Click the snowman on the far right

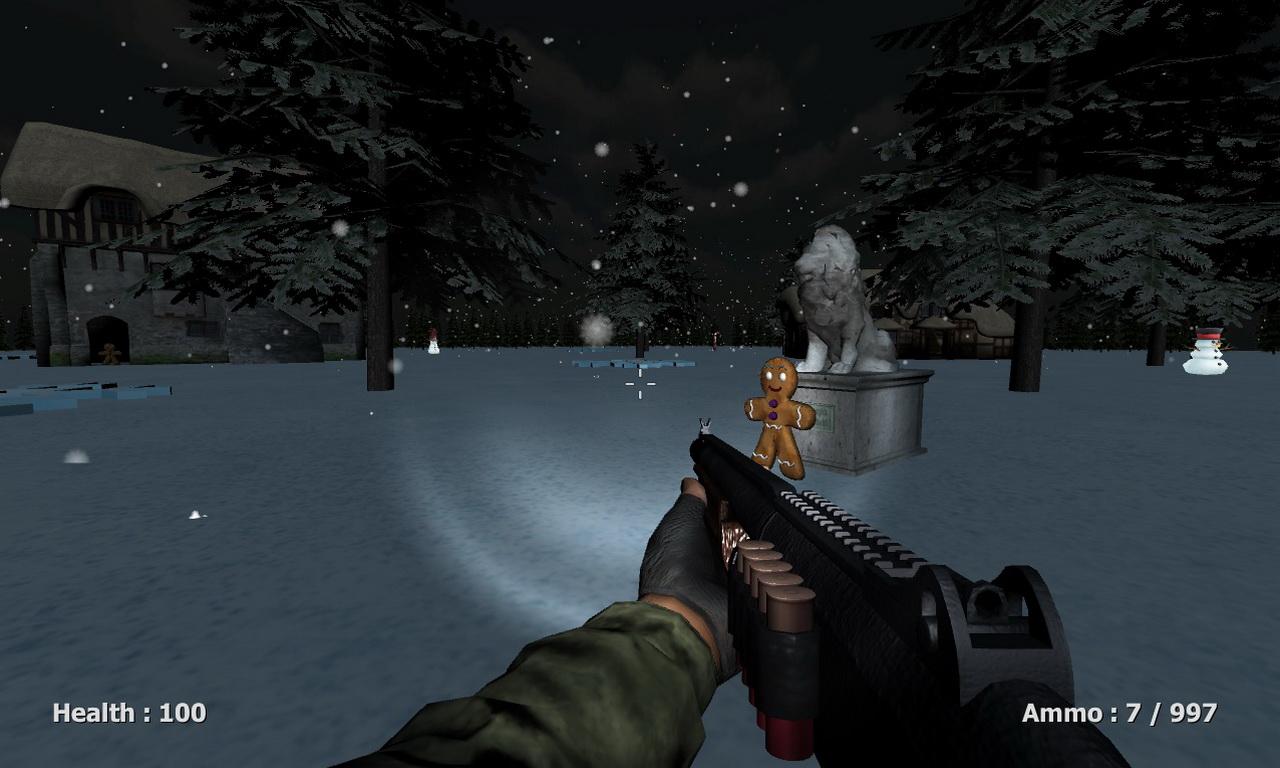click(x=1205, y=355)
